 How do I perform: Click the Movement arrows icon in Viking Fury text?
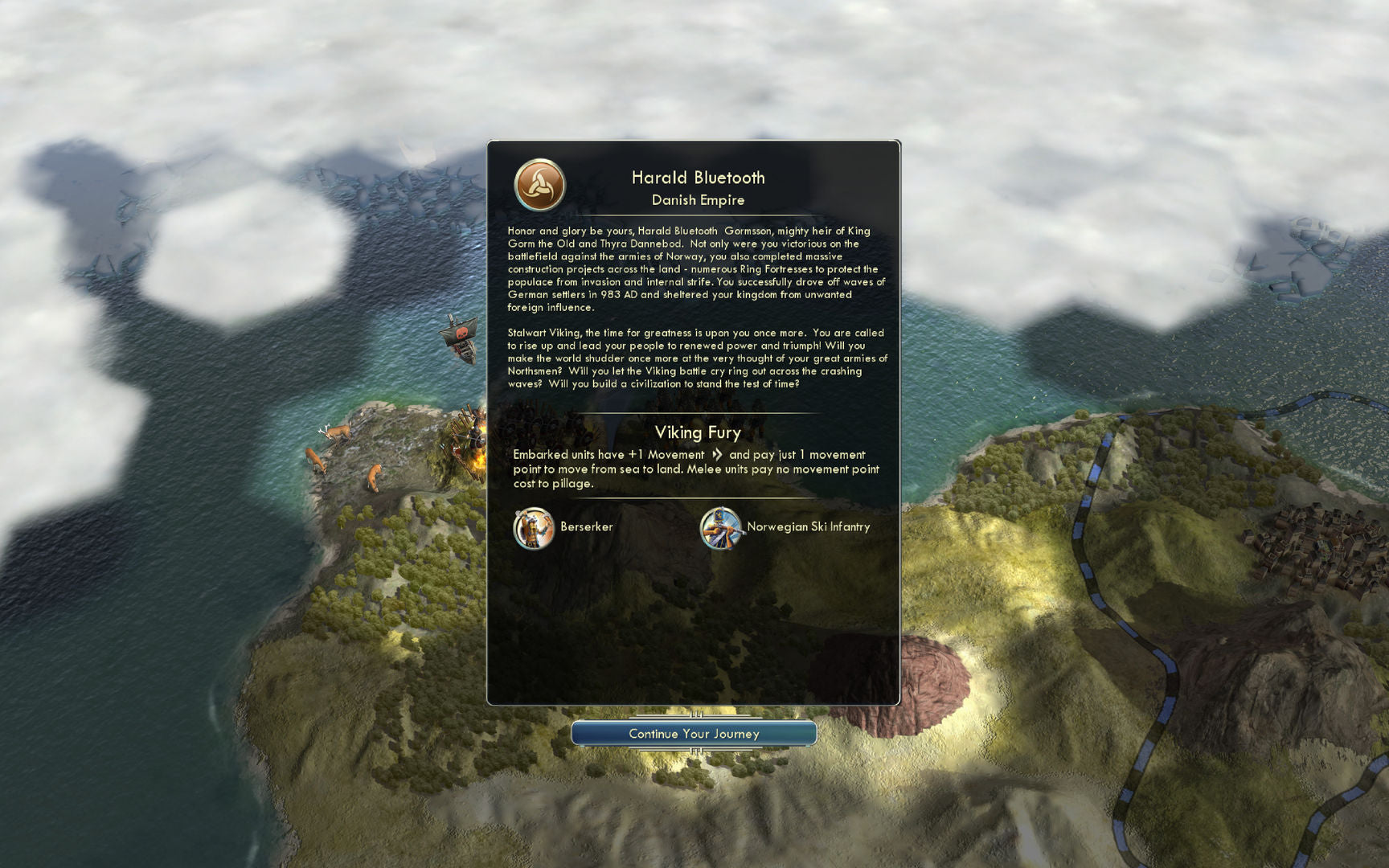[x=717, y=453]
